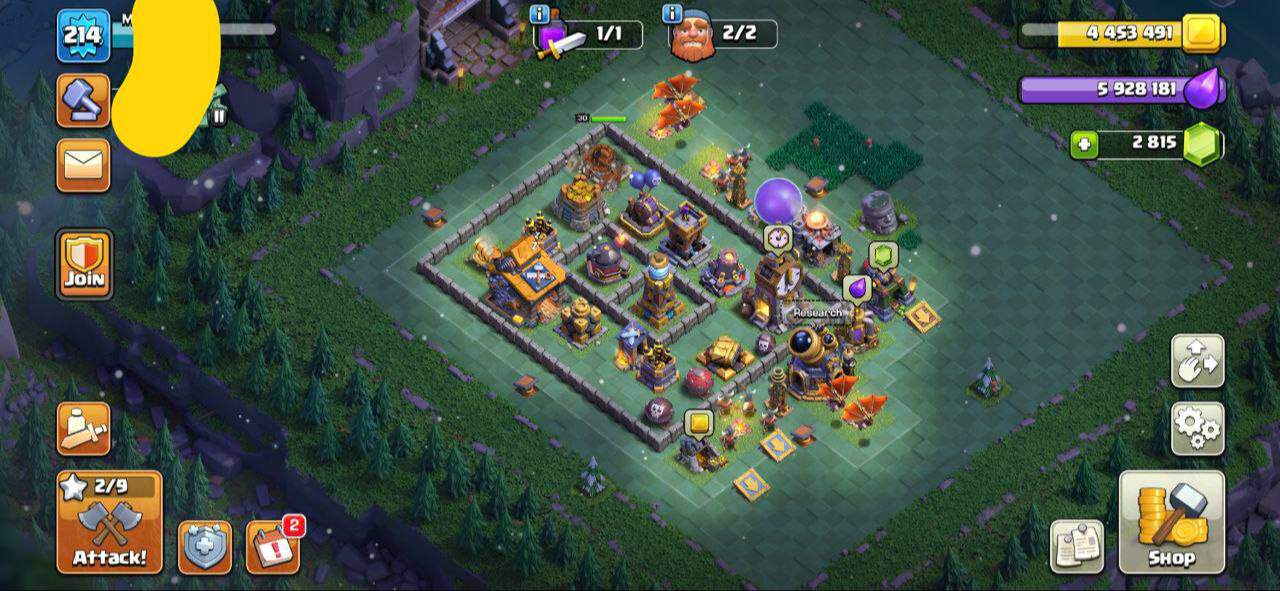This screenshot has width=1280, height=591.
Task: Open the Settings gear menu
Action: pos(1197,428)
